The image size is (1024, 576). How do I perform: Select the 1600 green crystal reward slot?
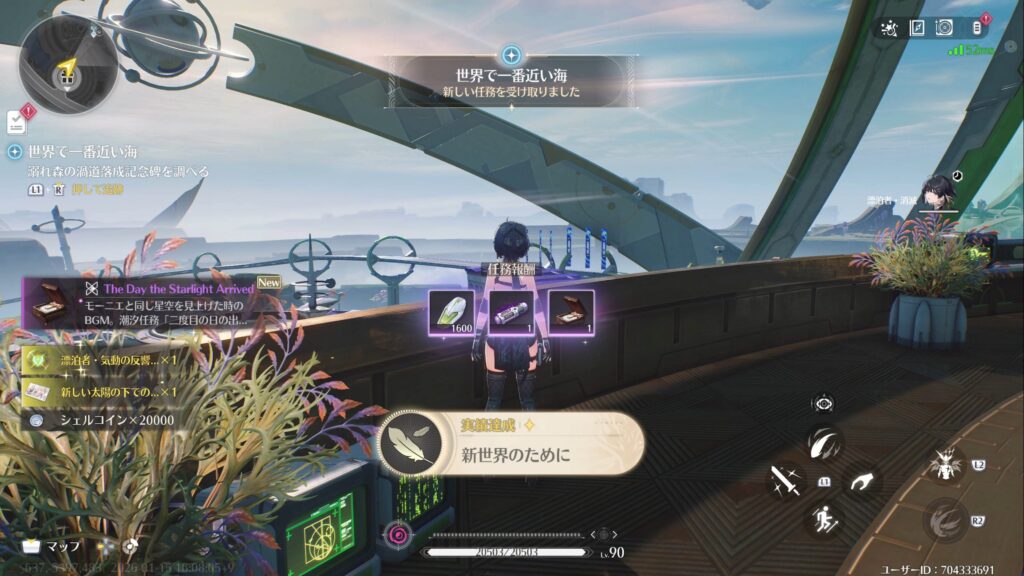(450, 309)
